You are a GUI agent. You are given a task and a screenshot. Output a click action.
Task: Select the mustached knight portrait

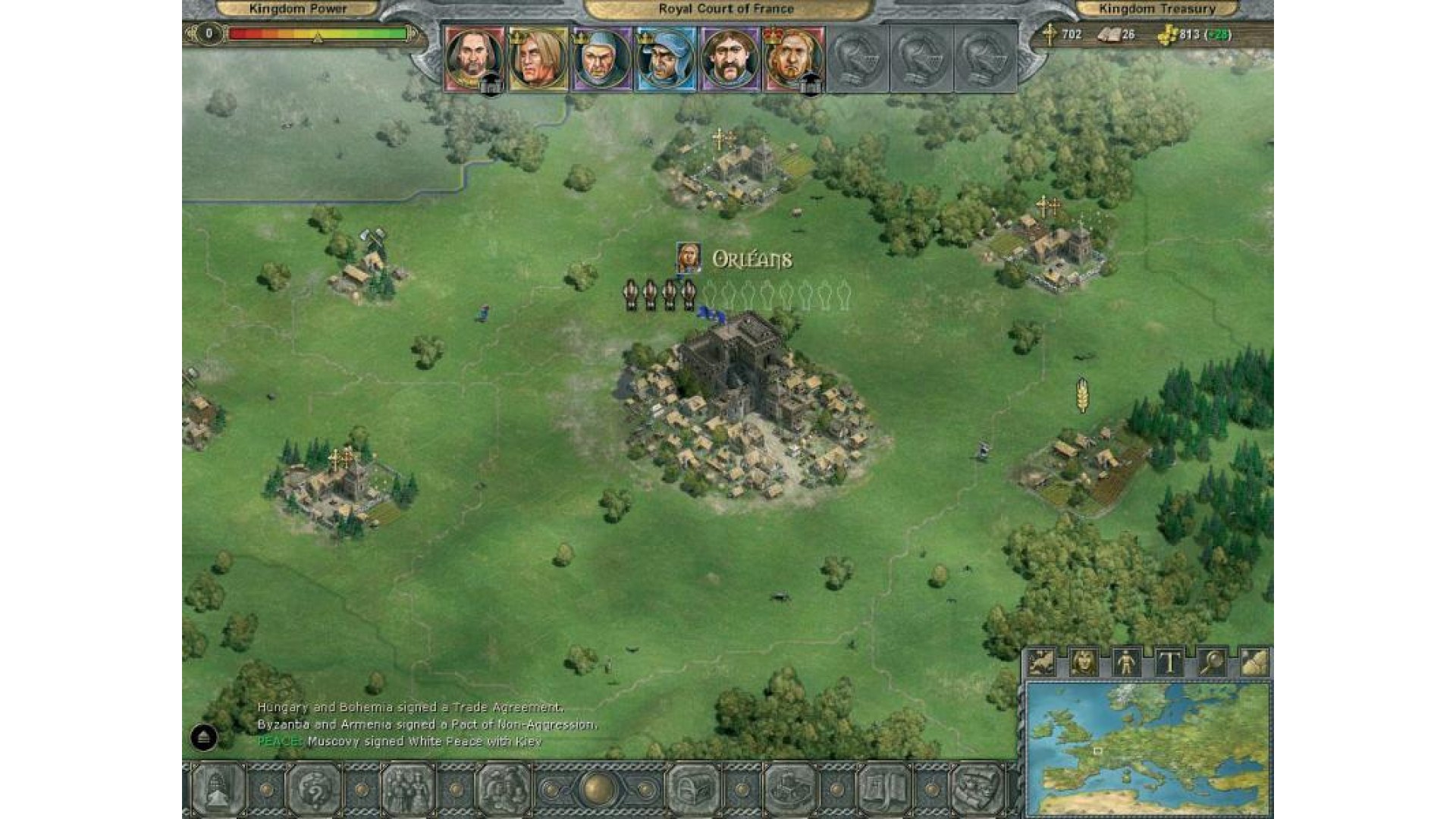click(x=730, y=59)
